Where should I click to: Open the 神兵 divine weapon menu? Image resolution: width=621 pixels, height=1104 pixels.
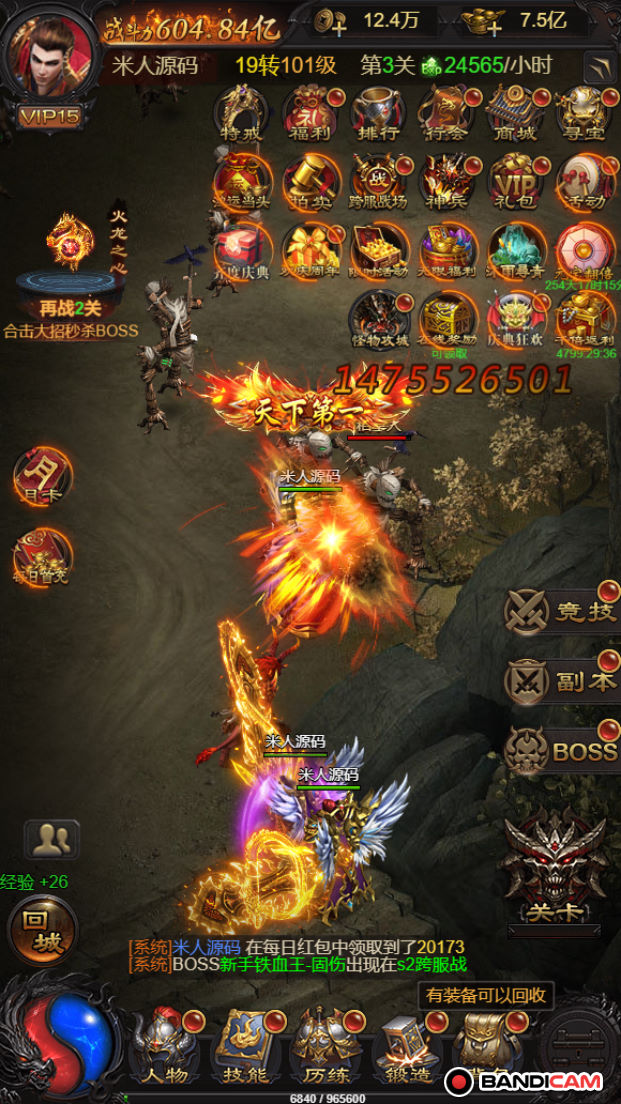coord(446,181)
